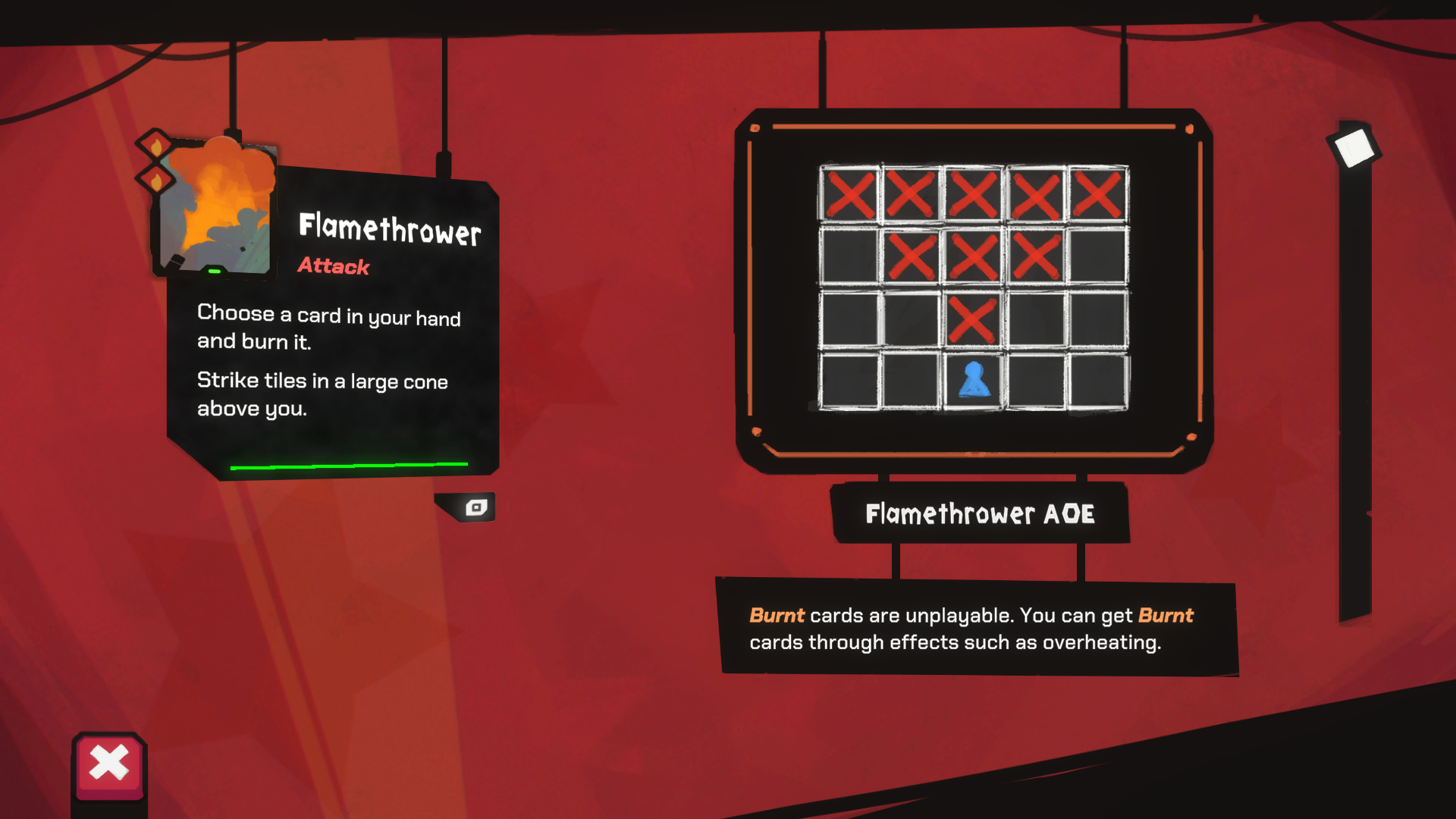Expand the Flamethrower AOE label panel

coord(981,513)
